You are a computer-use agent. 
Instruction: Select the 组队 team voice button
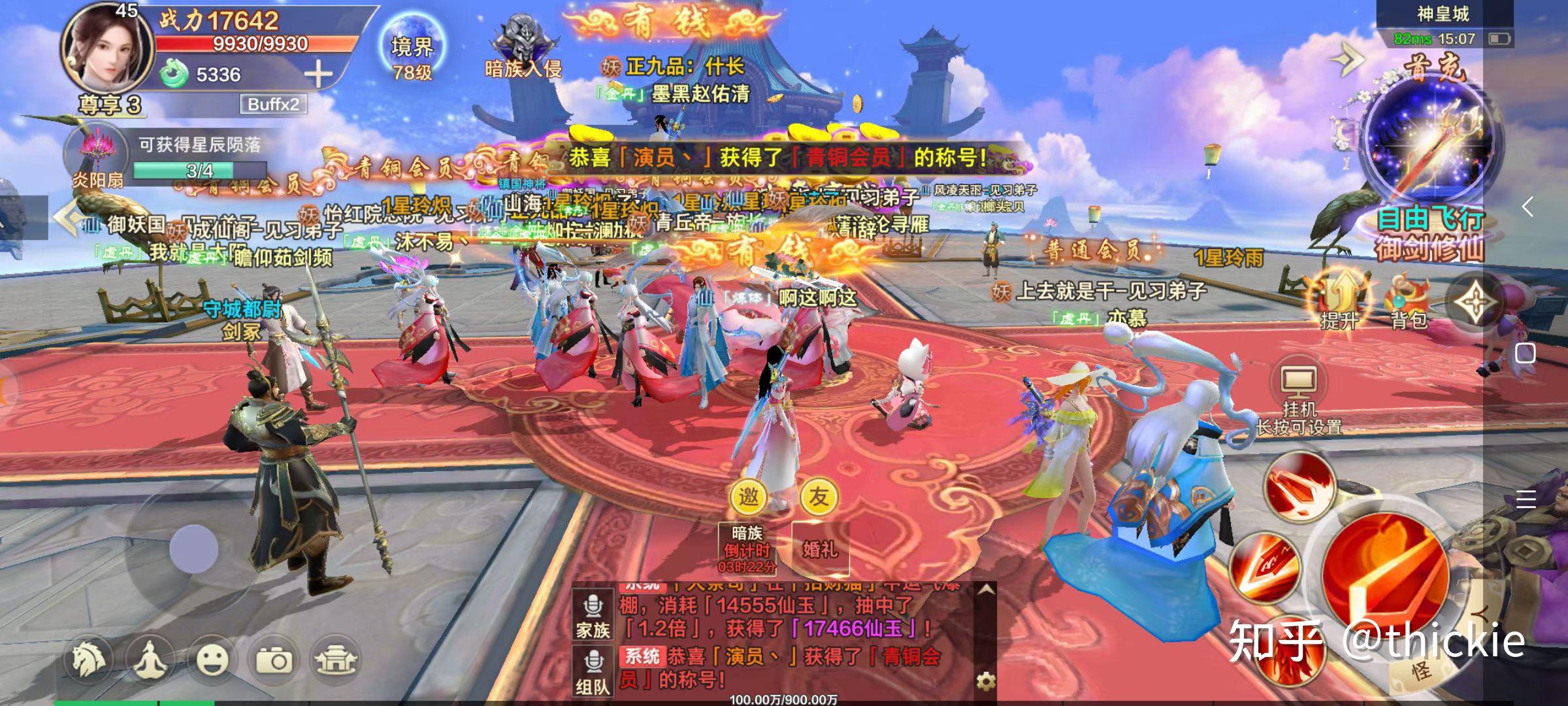(x=593, y=672)
